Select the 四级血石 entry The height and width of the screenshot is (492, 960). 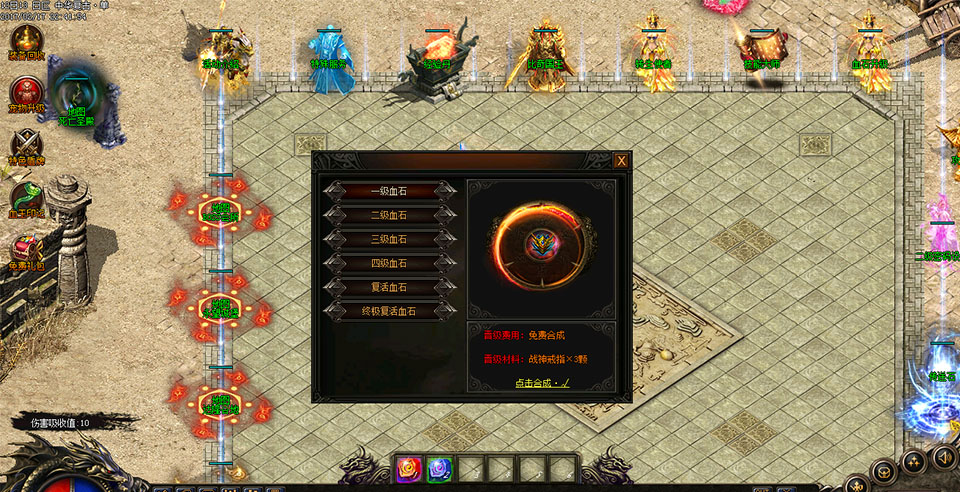click(x=389, y=263)
